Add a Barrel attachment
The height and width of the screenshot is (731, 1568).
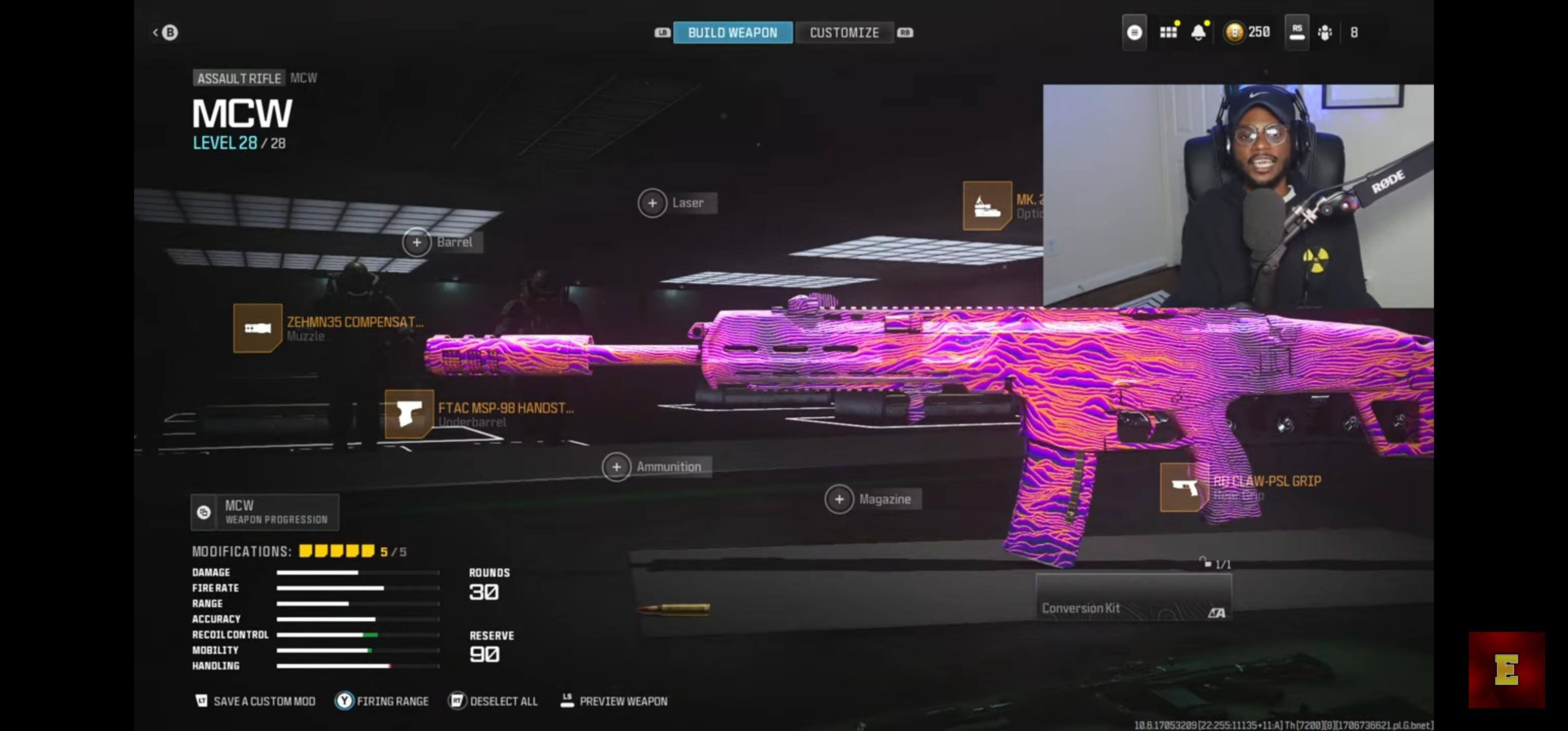coord(417,242)
